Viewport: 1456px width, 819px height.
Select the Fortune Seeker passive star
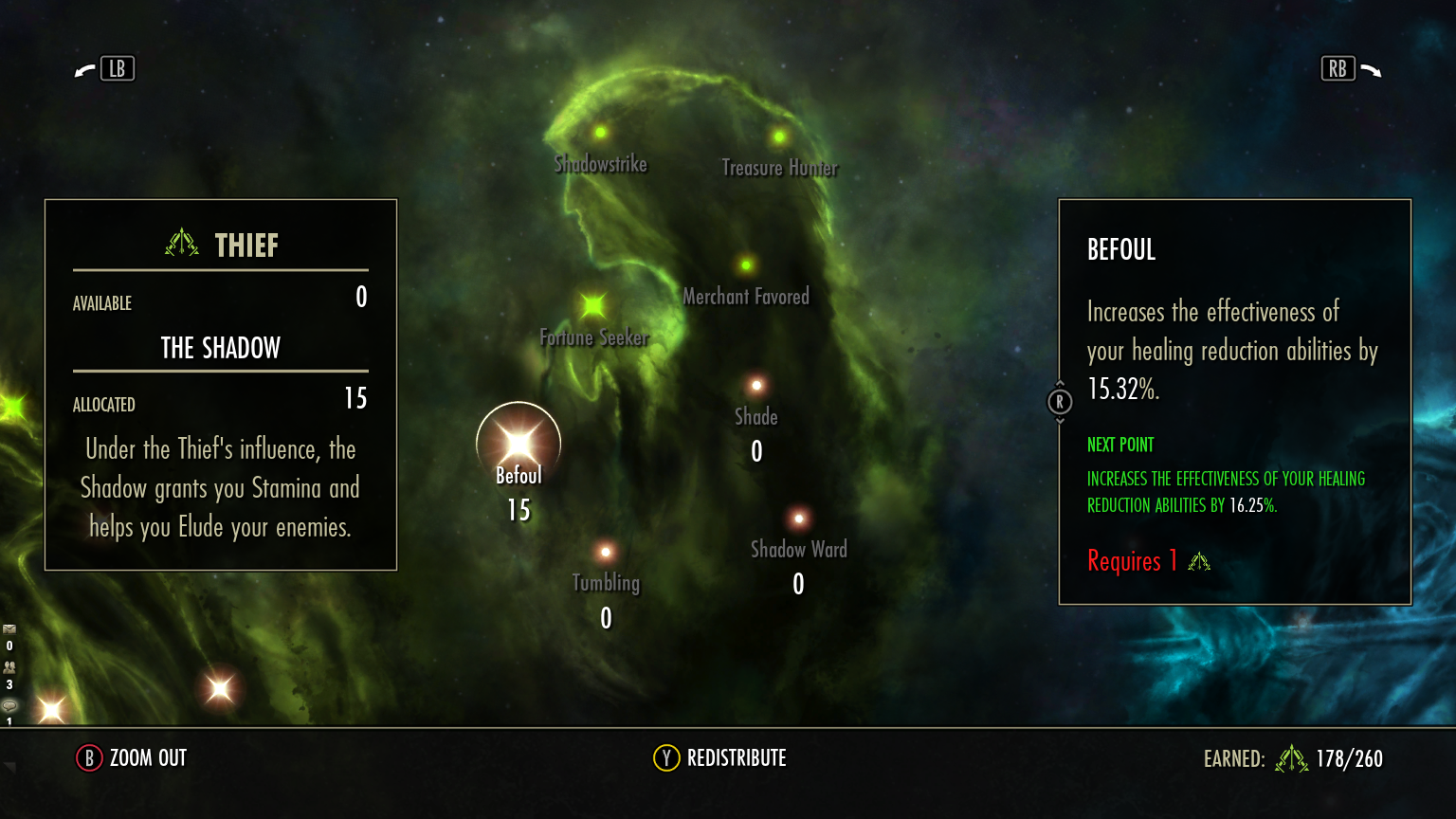tap(593, 305)
